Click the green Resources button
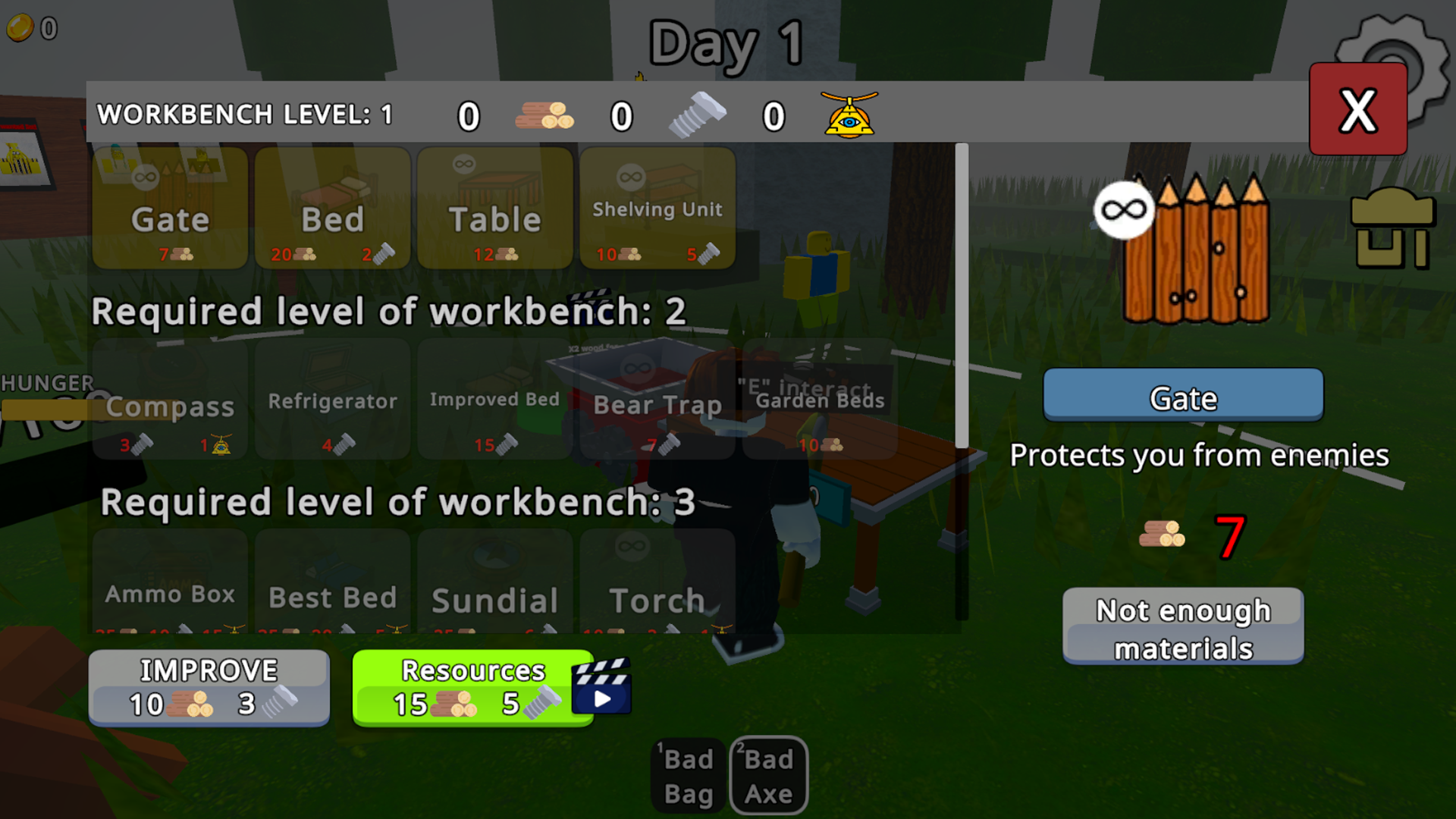The image size is (1456, 819). tap(472, 686)
